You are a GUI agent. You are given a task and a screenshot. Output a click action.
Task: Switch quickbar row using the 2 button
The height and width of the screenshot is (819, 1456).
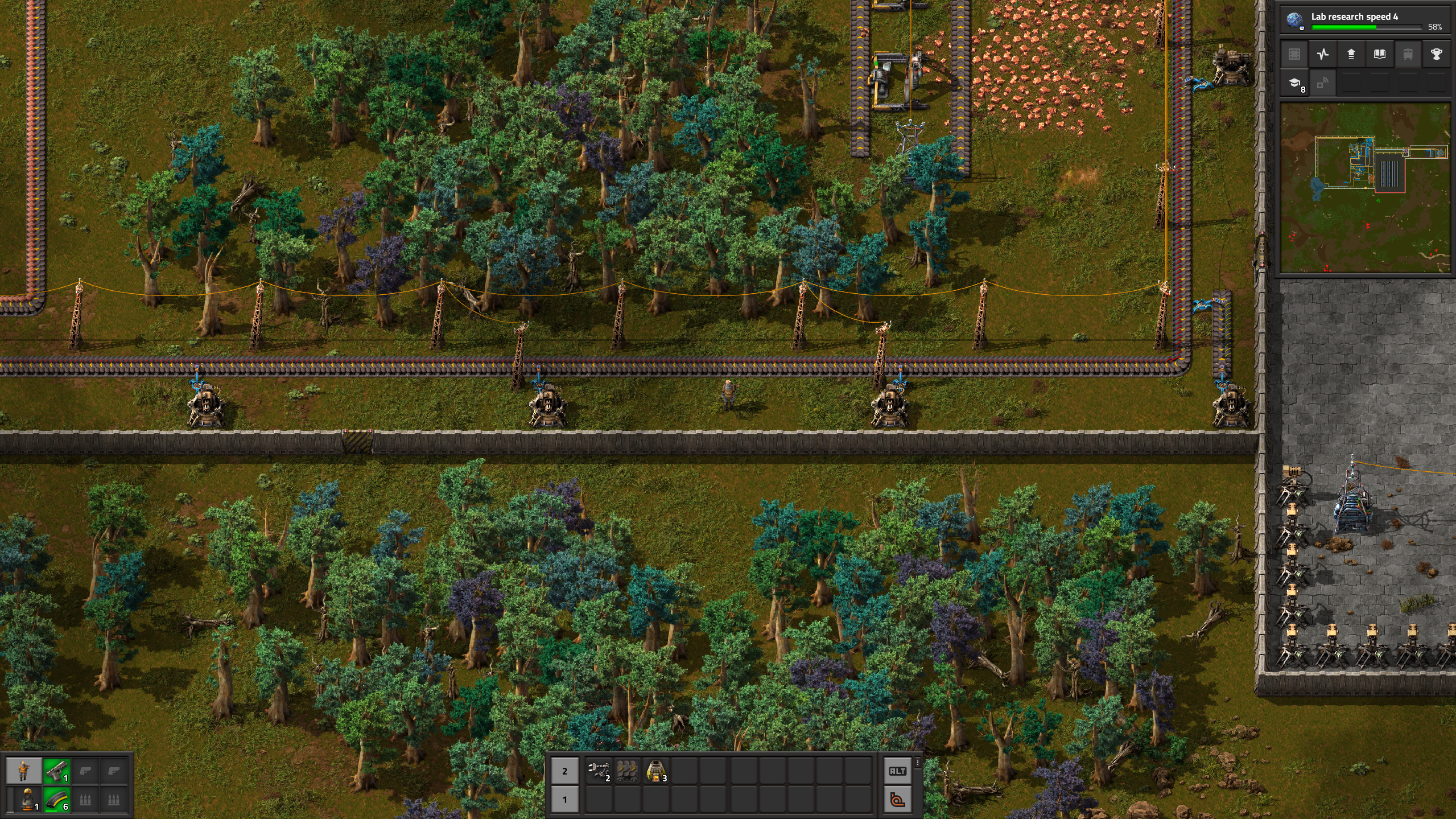(x=564, y=771)
